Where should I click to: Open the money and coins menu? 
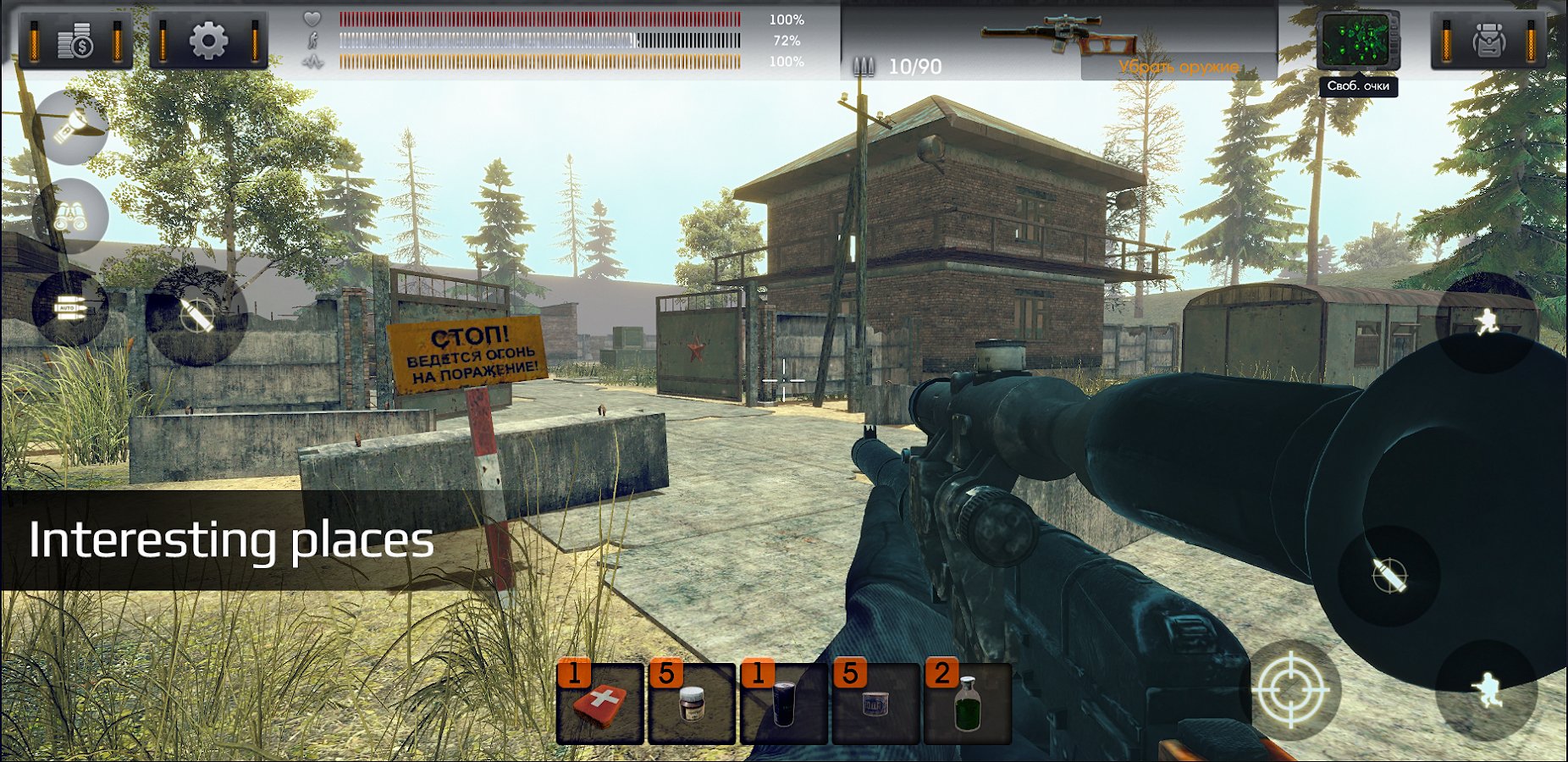pyautogui.click(x=75, y=40)
